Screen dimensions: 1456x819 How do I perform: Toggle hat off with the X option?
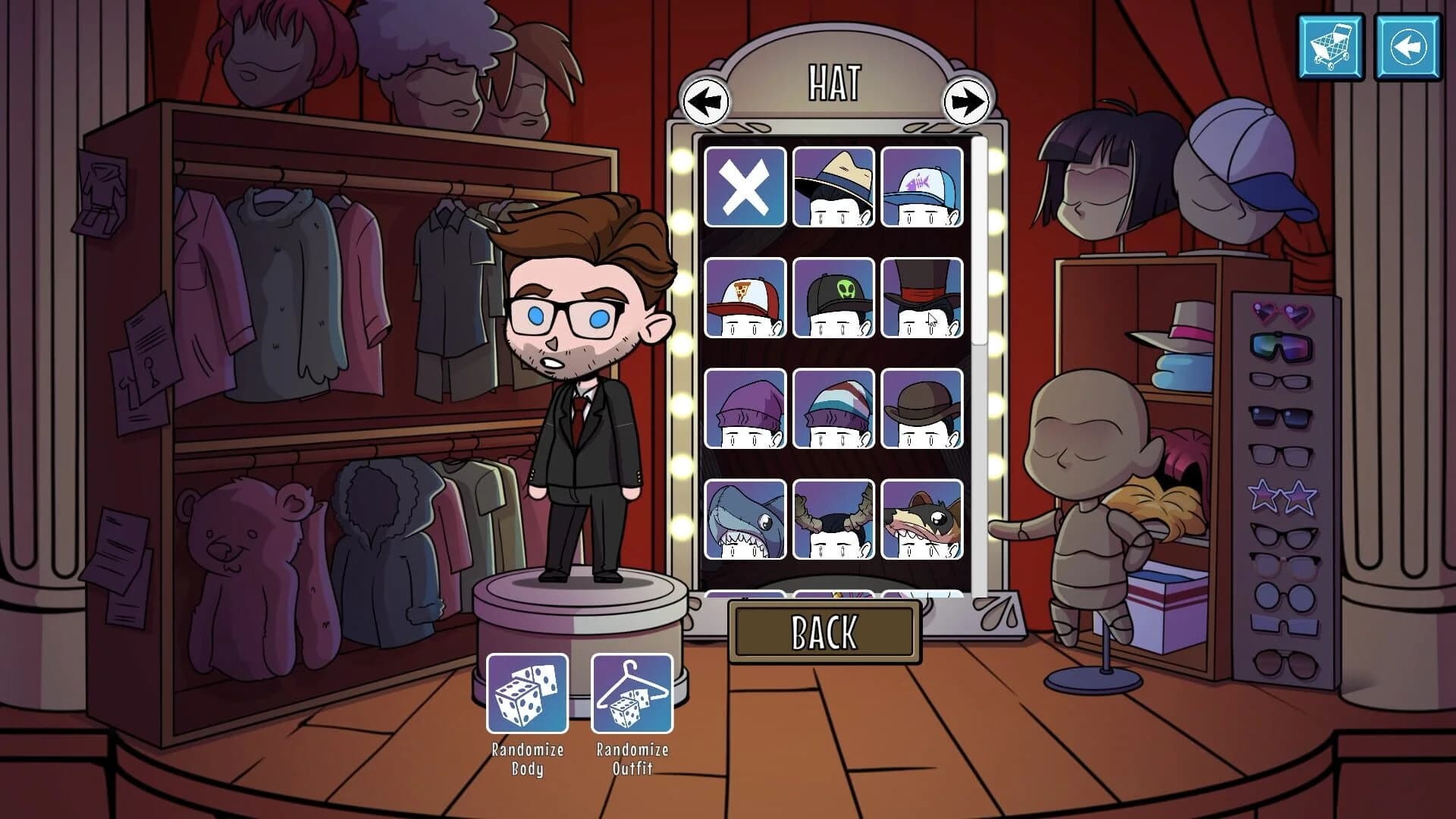(746, 187)
